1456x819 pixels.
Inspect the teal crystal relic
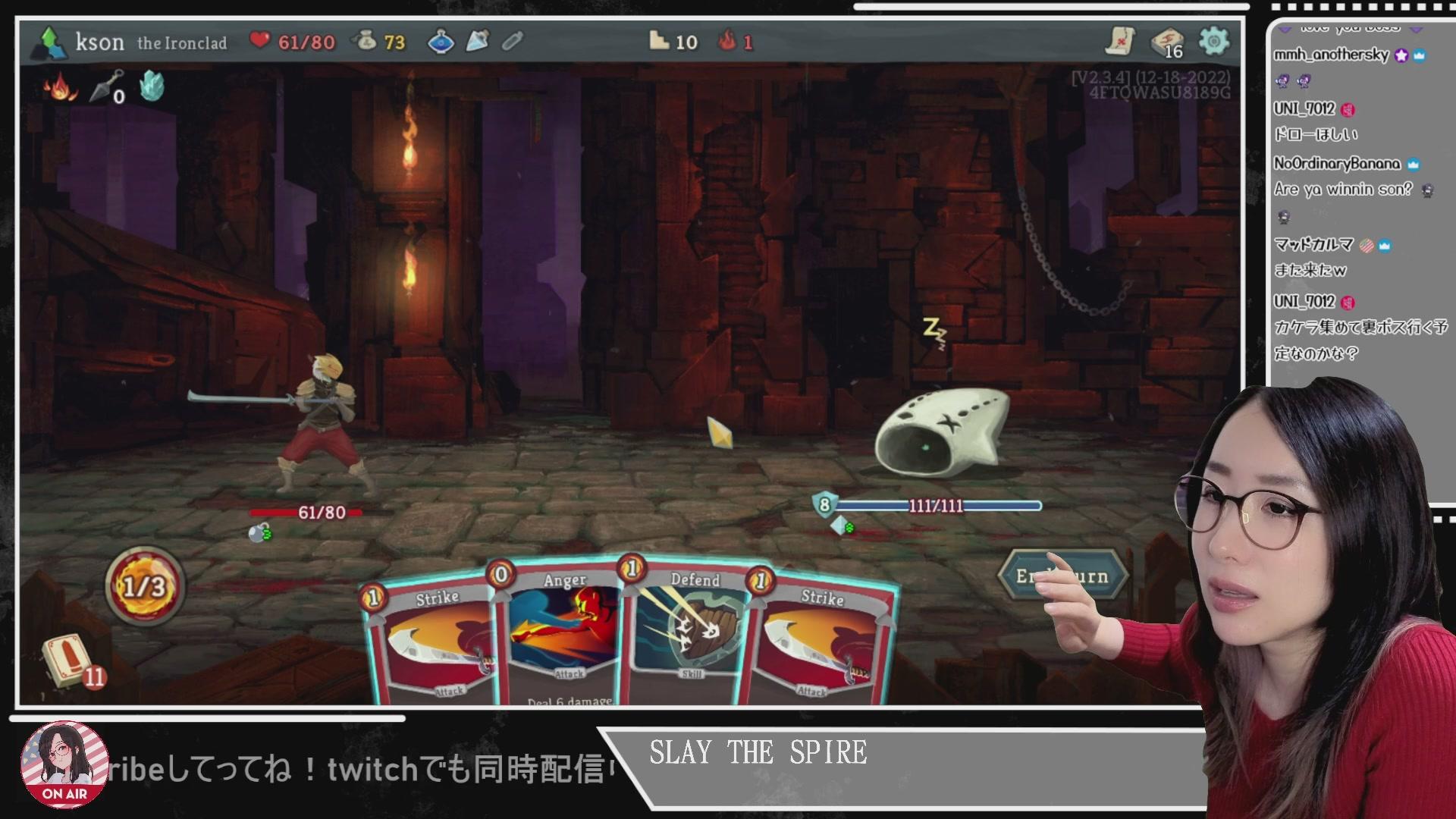click(152, 86)
